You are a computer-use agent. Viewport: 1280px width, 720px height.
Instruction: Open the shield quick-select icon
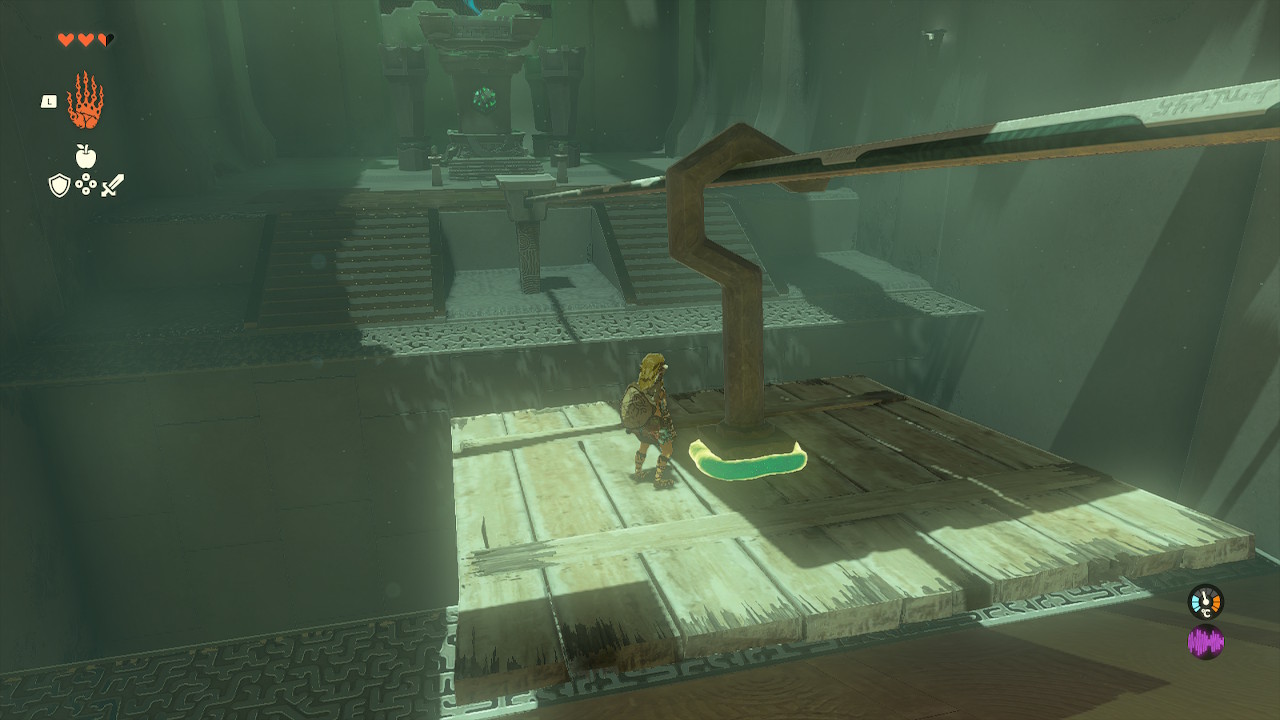pyautogui.click(x=59, y=185)
